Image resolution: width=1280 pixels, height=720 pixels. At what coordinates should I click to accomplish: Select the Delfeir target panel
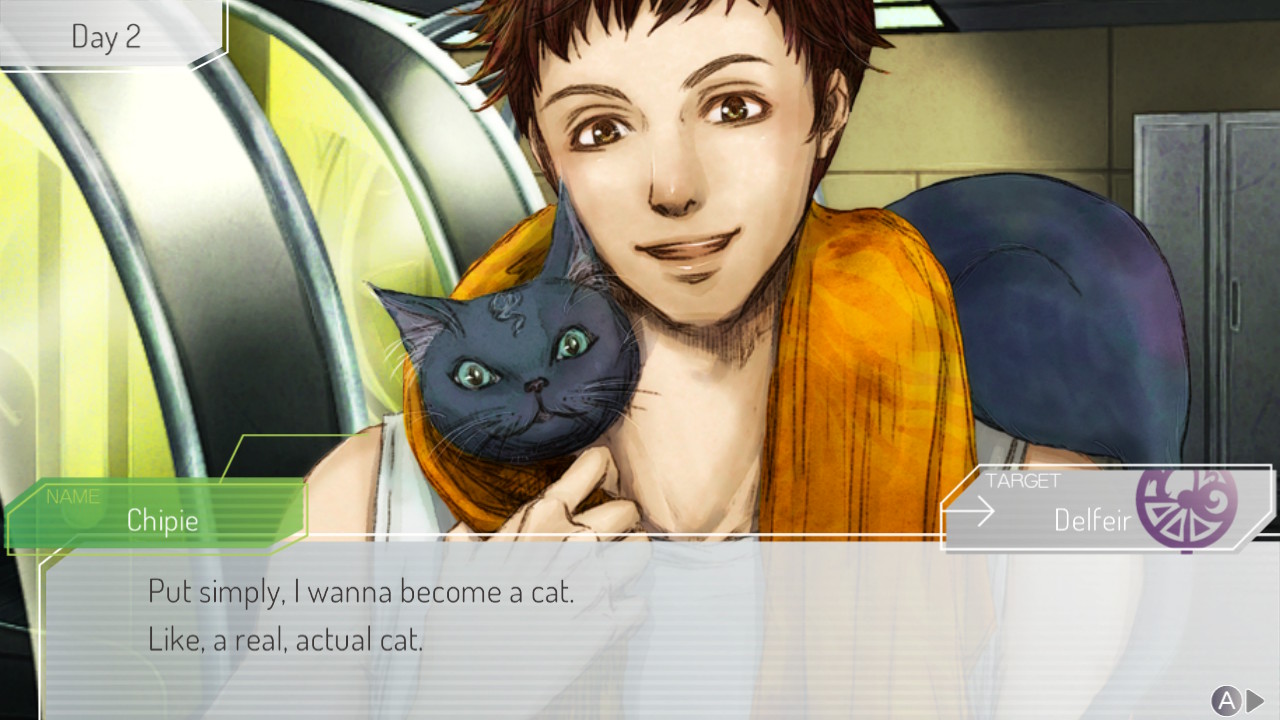[1090, 509]
